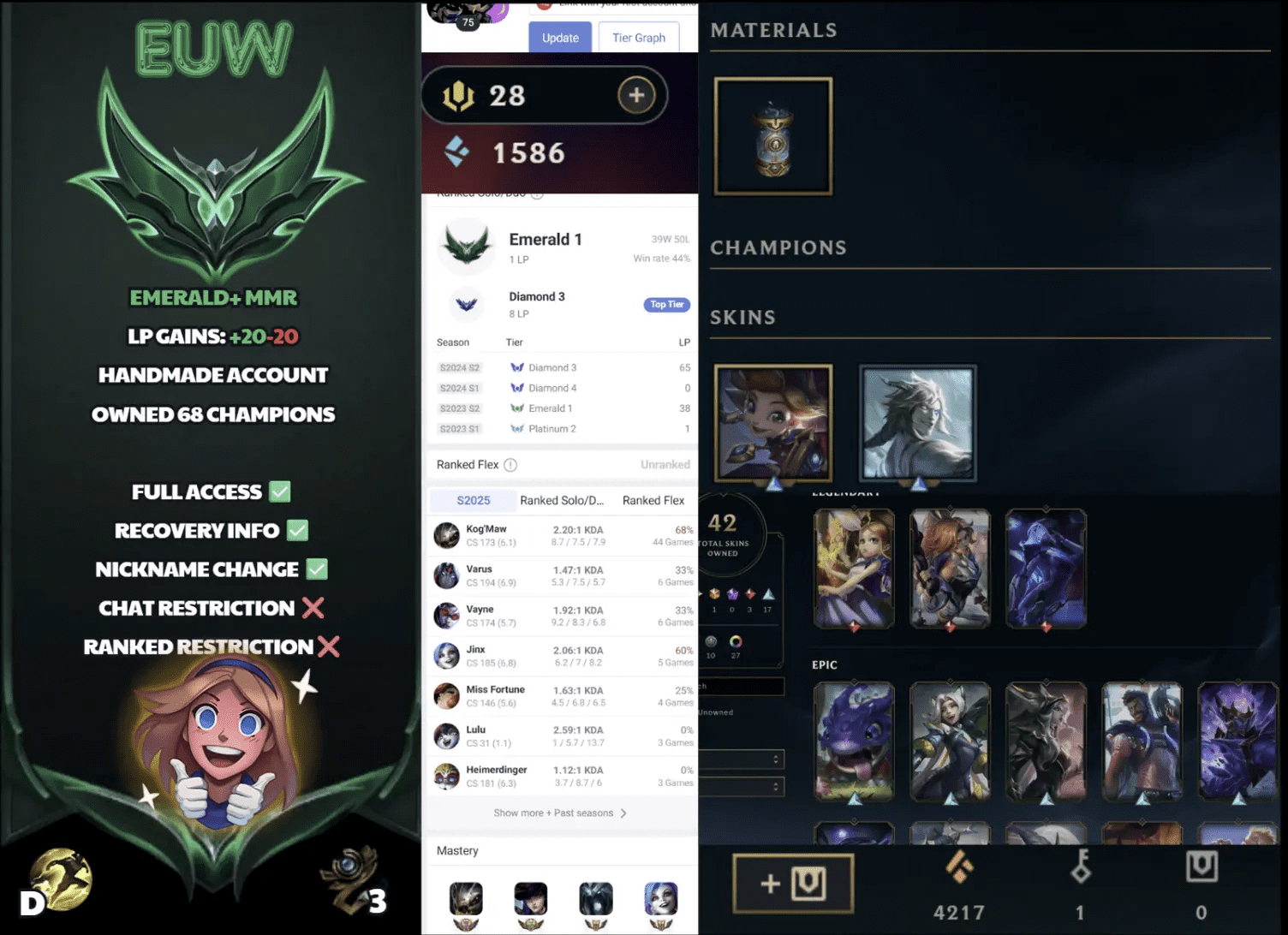Screen dimensions: 1288x935
Task: Switch to the Ranked Flex tab
Action: [x=653, y=500]
